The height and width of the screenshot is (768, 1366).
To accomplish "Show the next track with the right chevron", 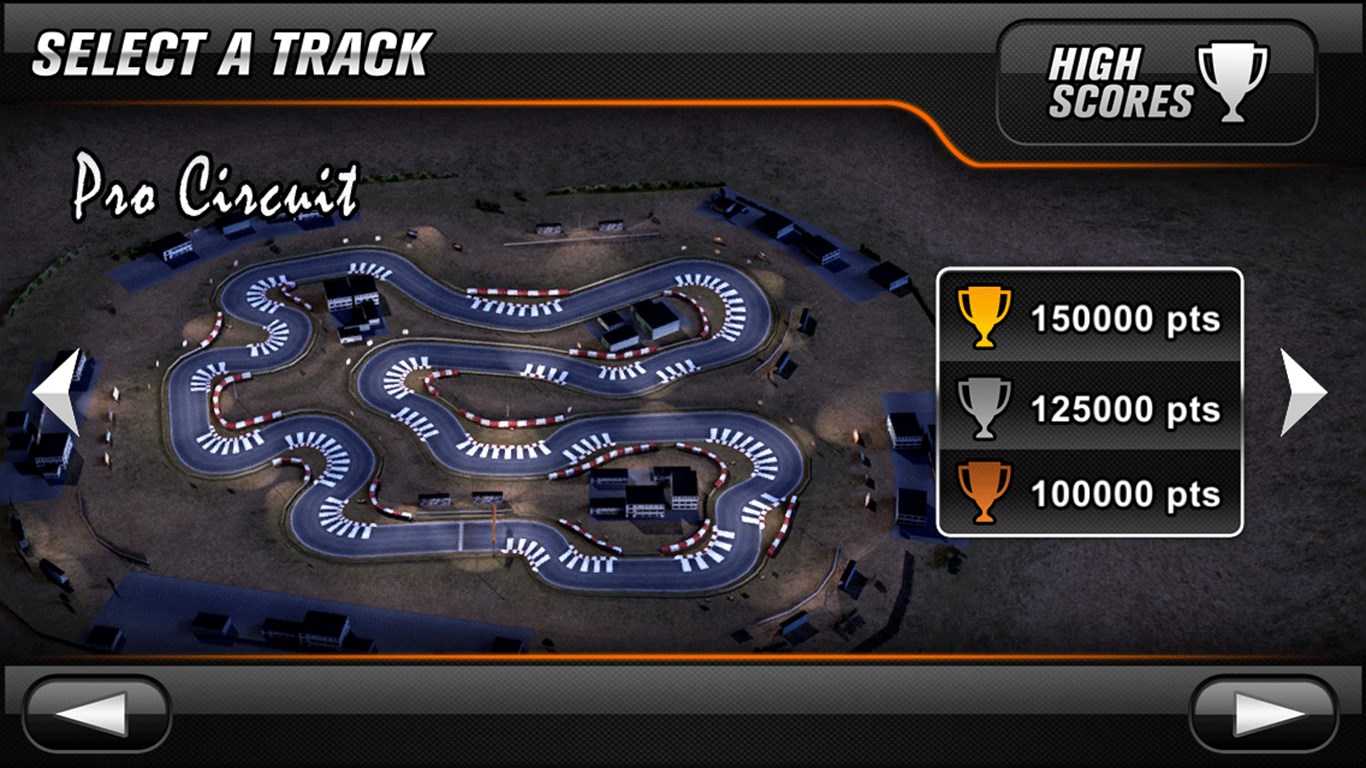I will tap(1303, 392).
